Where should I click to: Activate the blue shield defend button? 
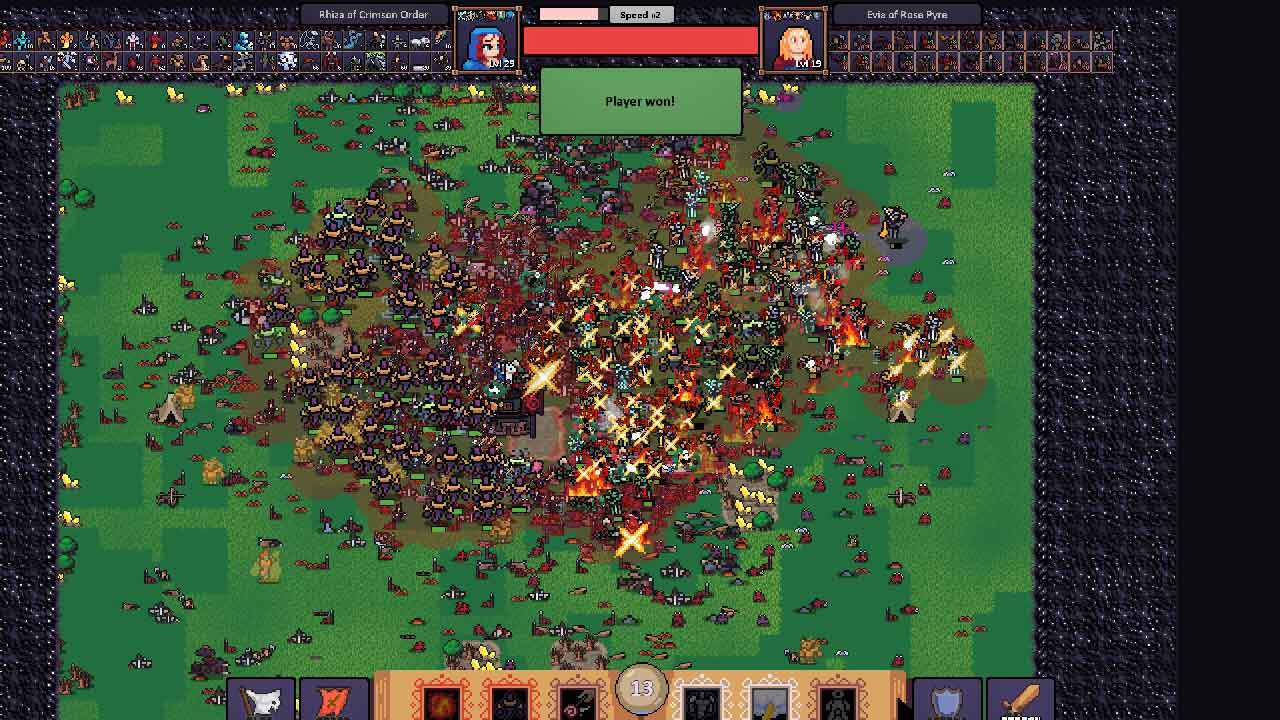945,700
